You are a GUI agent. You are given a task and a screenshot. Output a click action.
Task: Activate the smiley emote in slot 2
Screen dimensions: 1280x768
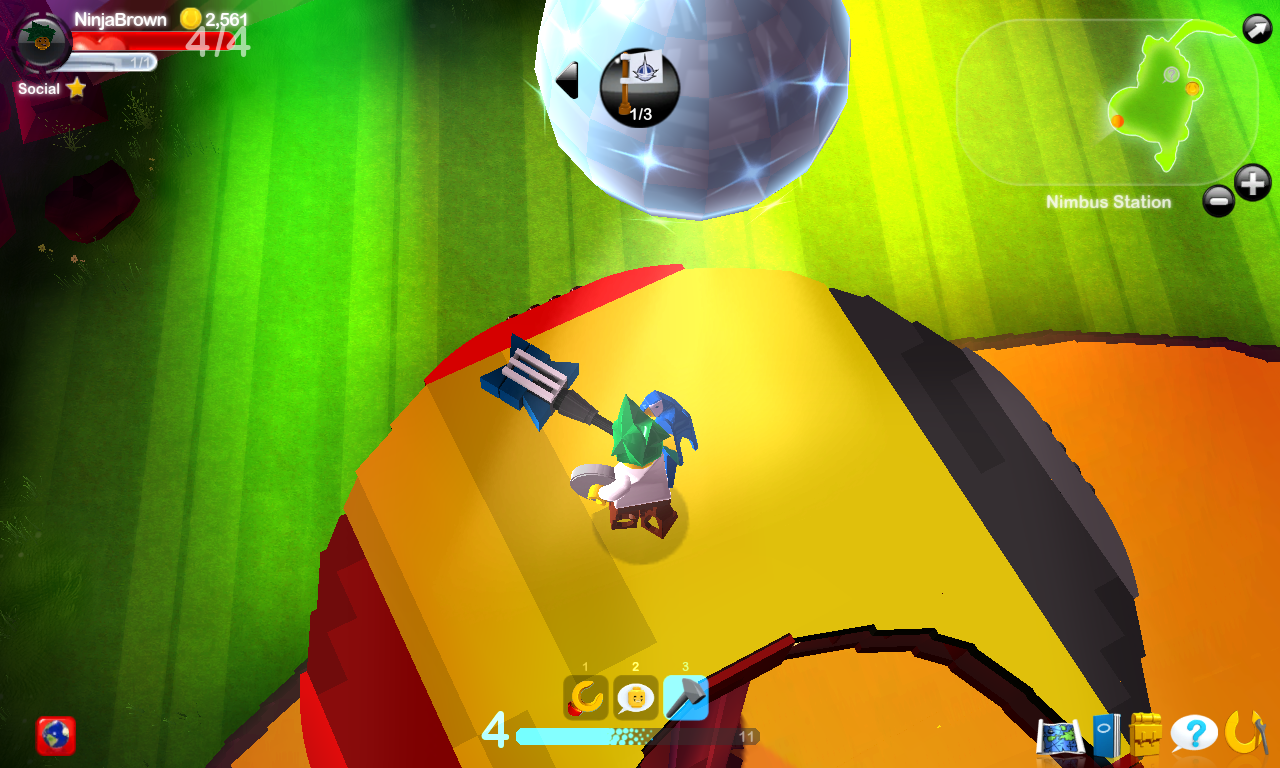pos(636,698)
